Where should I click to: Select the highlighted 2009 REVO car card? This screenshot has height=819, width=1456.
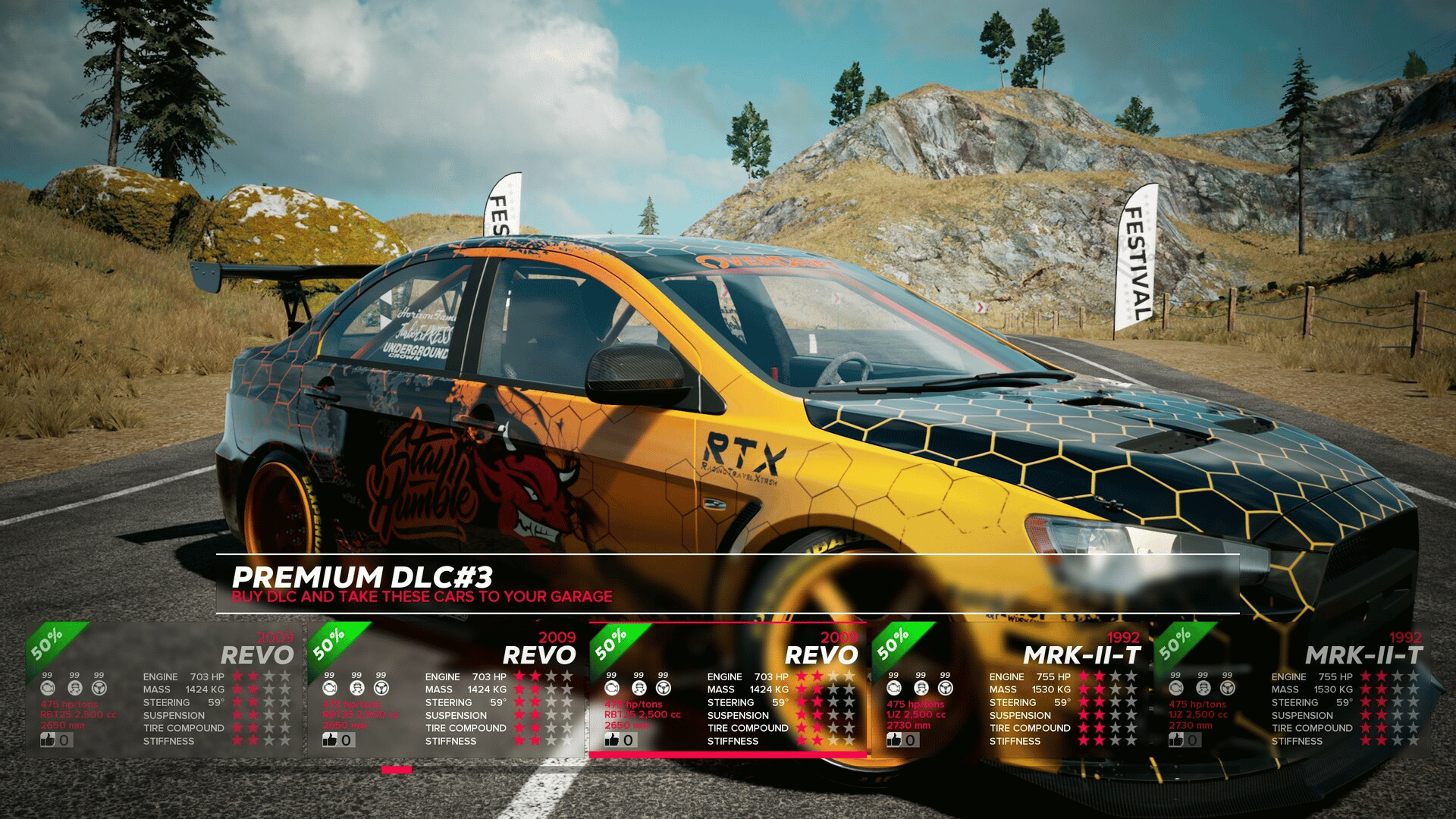pyautogui.click(x=728, y=690)
